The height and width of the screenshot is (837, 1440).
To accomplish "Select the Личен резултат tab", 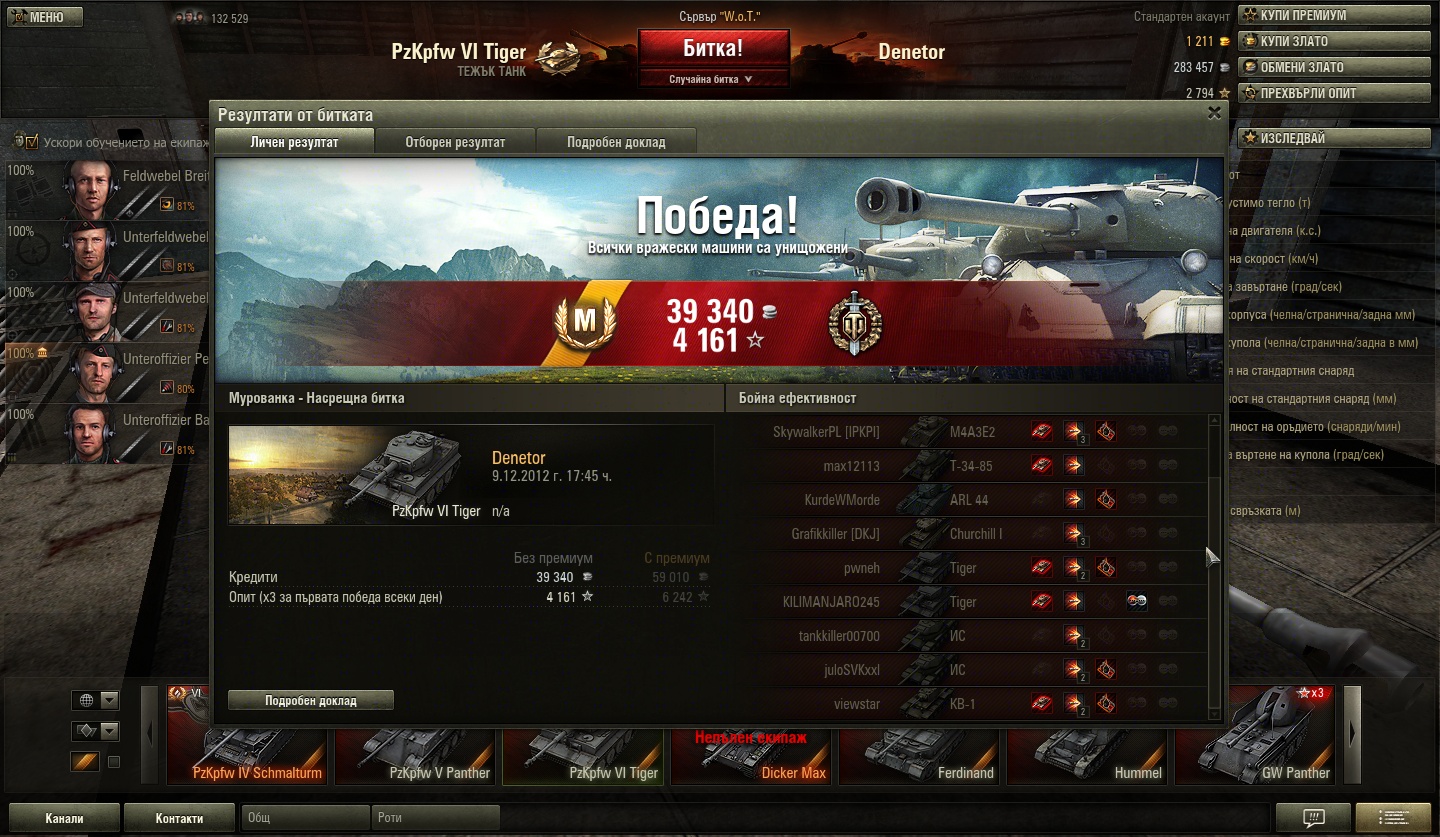I will coord(294,142).
